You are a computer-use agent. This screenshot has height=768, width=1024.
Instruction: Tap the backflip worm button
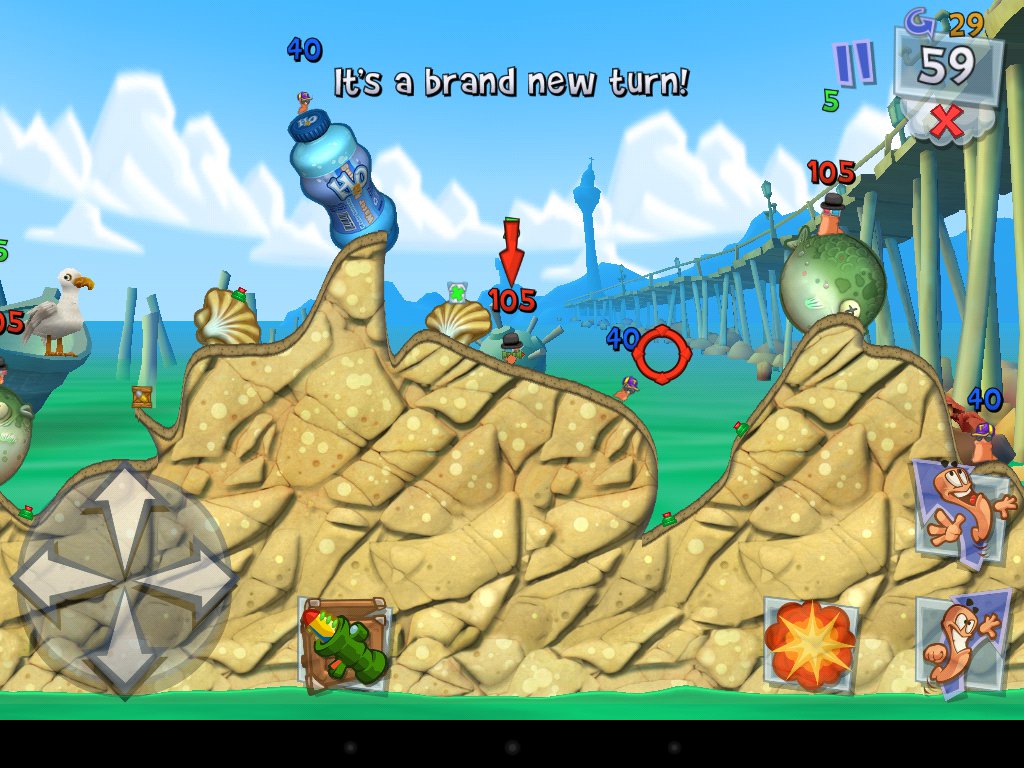(962, 641)
